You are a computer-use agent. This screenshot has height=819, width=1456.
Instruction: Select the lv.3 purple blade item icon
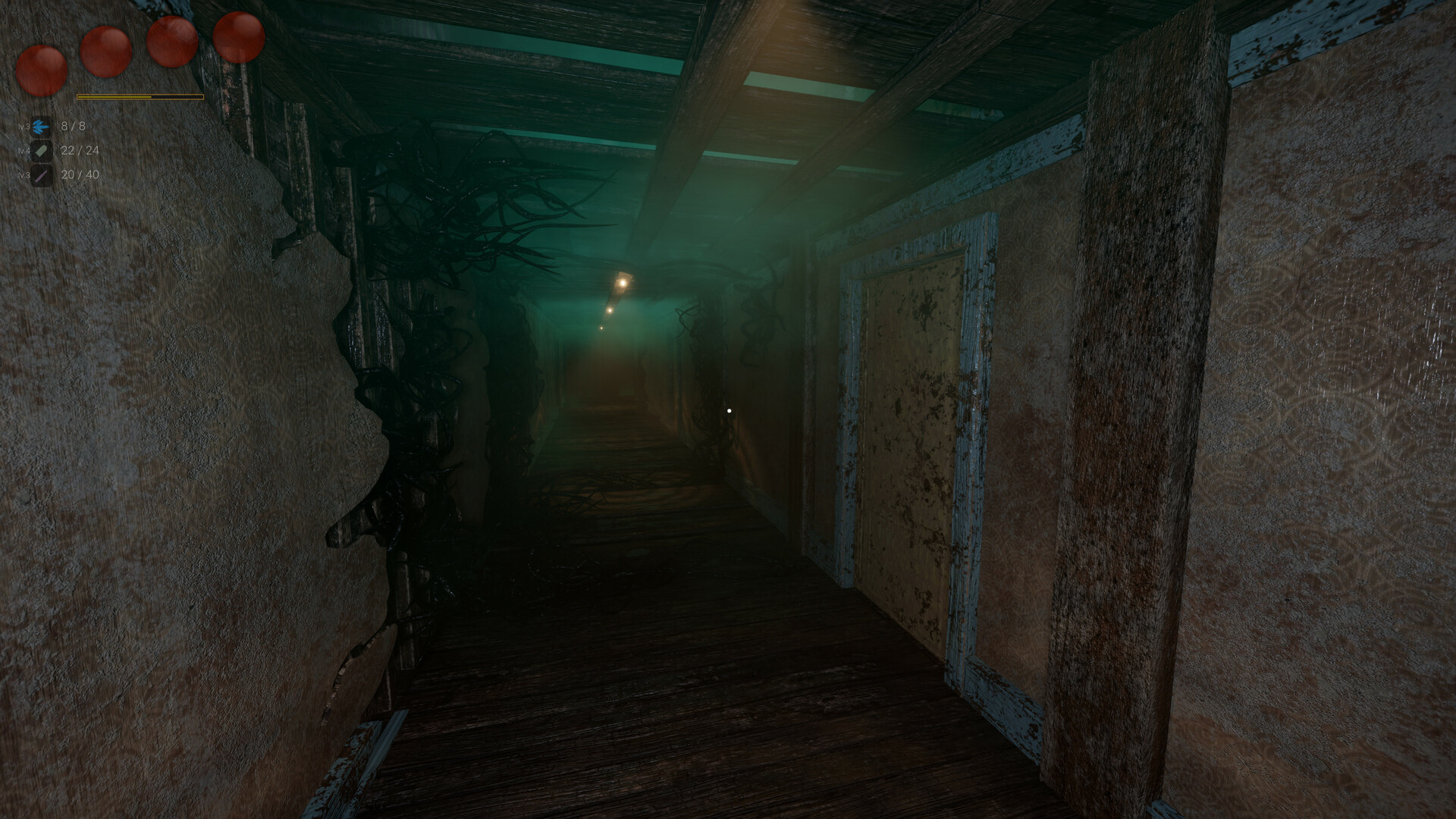[x=43, y=176]
